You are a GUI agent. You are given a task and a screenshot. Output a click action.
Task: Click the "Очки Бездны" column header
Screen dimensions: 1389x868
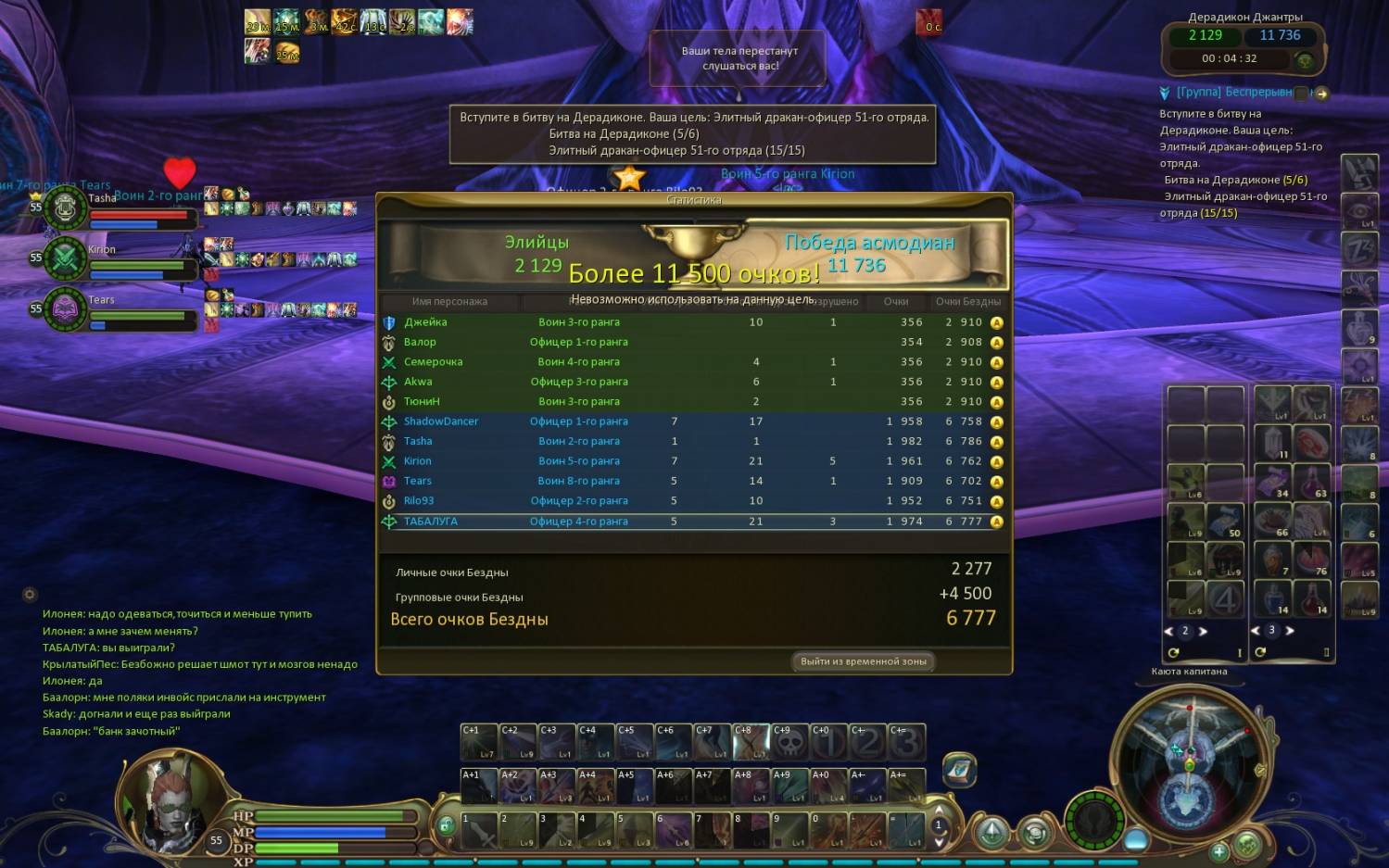[967, 301]
